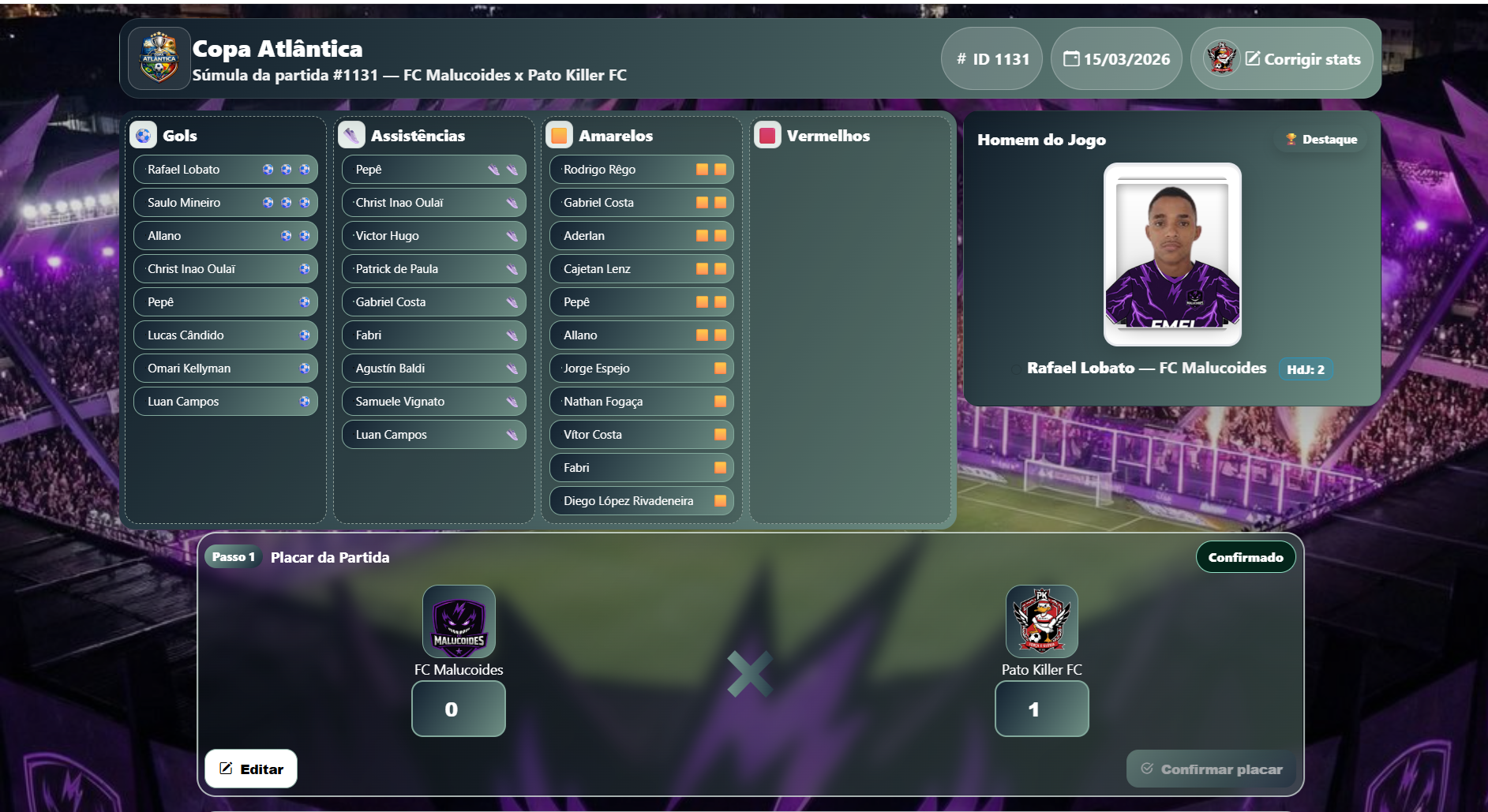The height and width of the screenshot is (812, 1488).
Task: Click the Destaque trophy badge
Action: (x=1321, y=140)
